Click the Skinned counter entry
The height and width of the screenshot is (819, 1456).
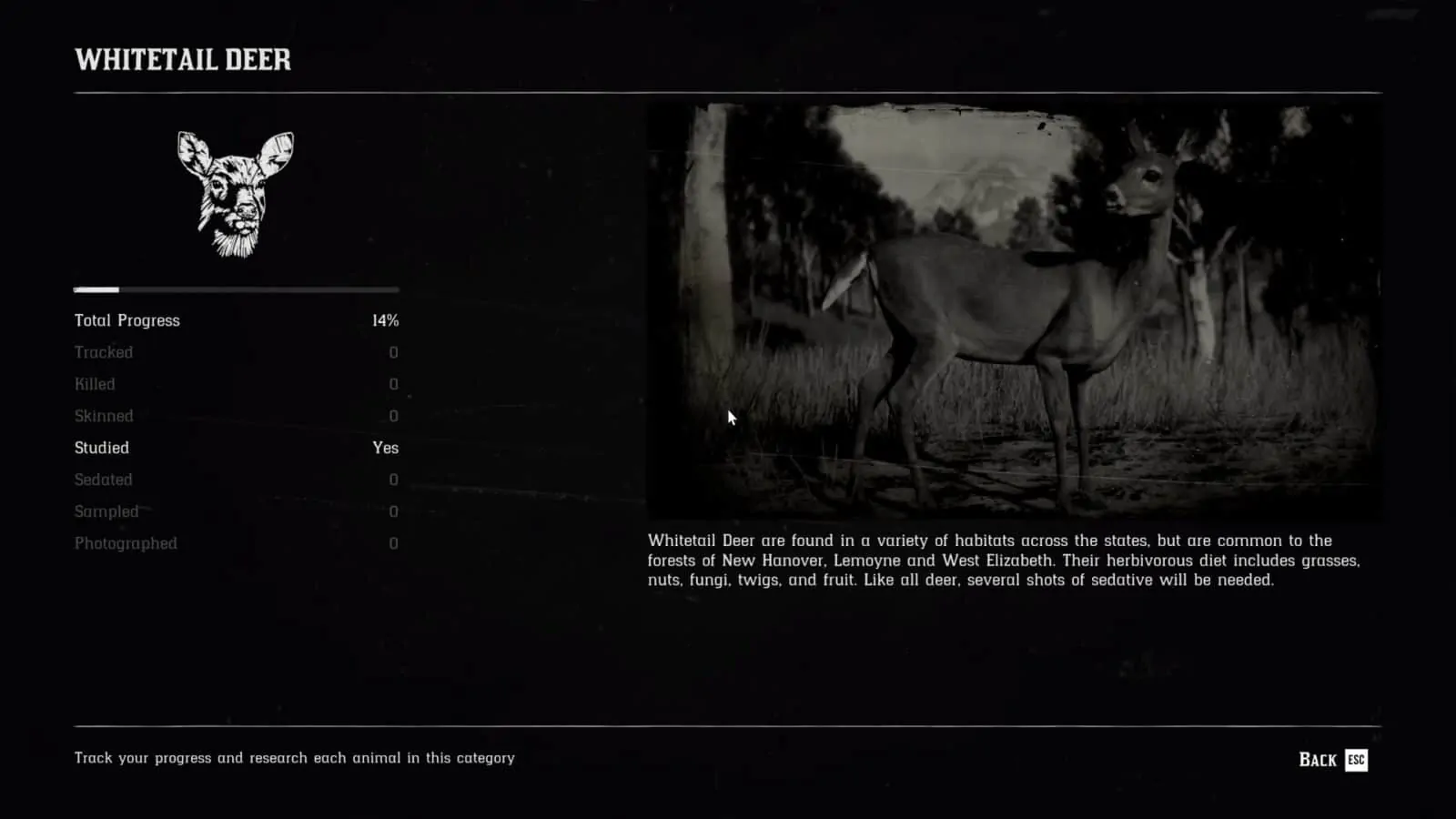[104, 416]
